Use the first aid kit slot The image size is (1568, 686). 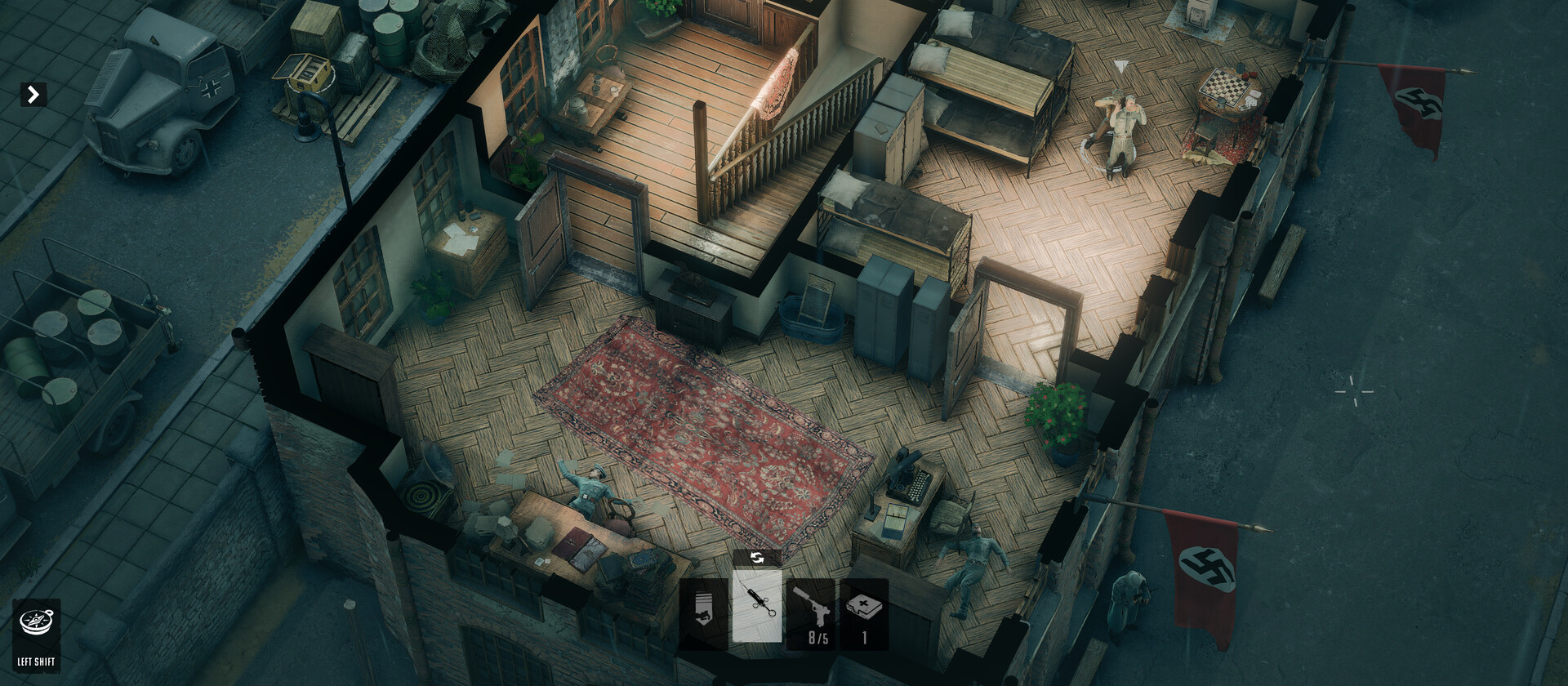(864, 614)
